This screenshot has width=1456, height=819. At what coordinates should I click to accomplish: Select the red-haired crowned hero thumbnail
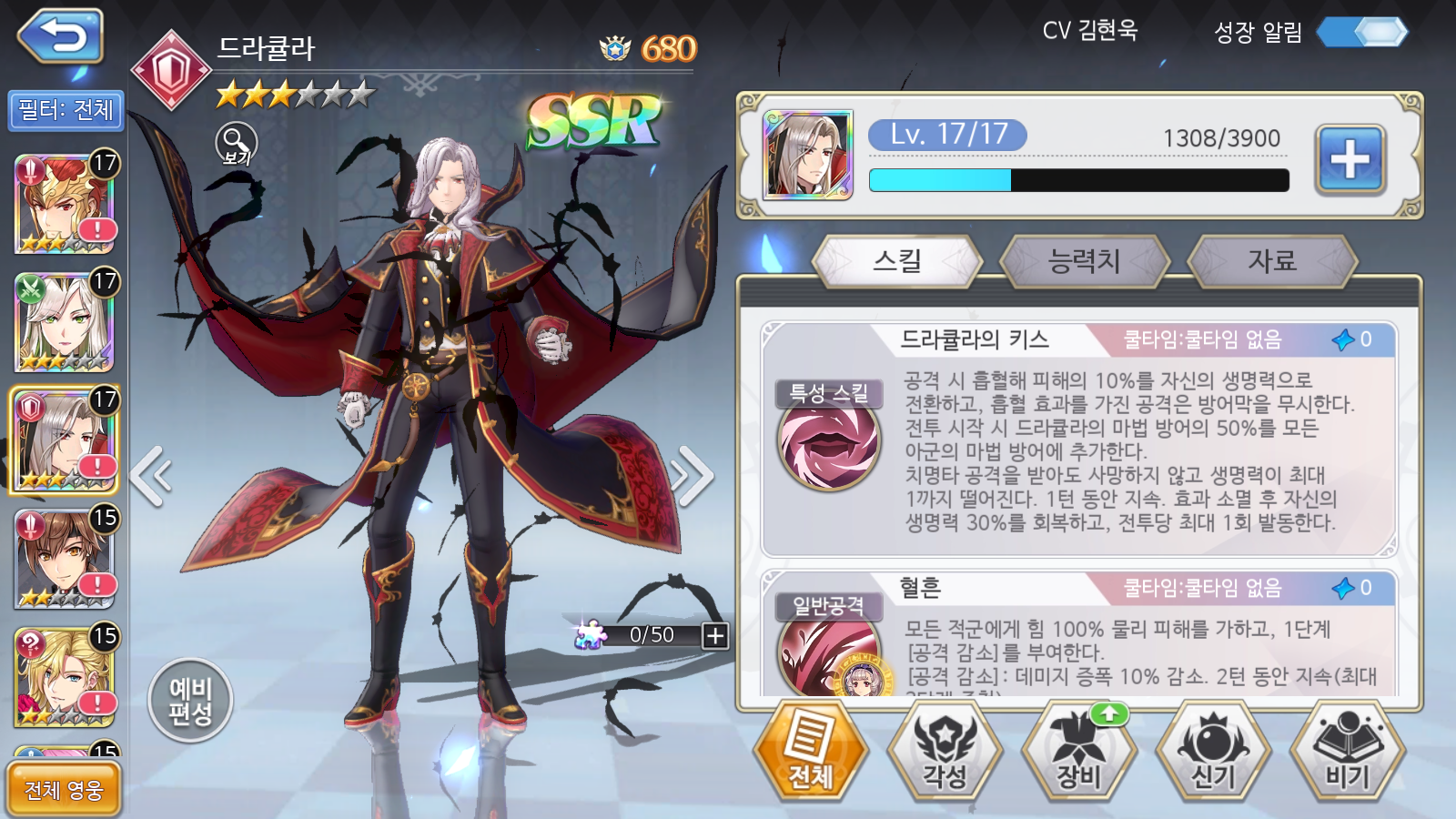click(x=65, y=204)
